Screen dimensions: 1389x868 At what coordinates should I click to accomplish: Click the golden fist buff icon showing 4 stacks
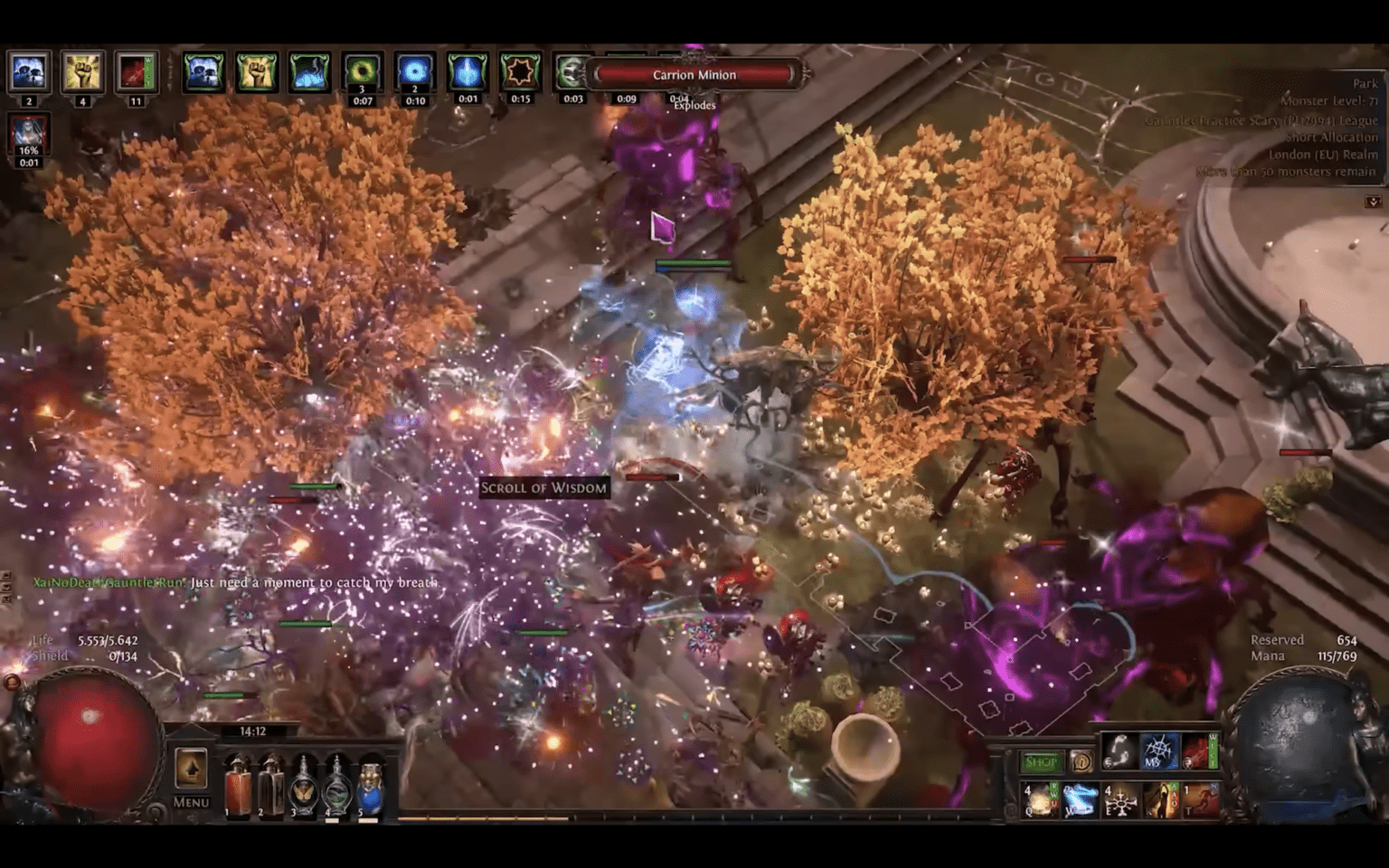[82, 71]
